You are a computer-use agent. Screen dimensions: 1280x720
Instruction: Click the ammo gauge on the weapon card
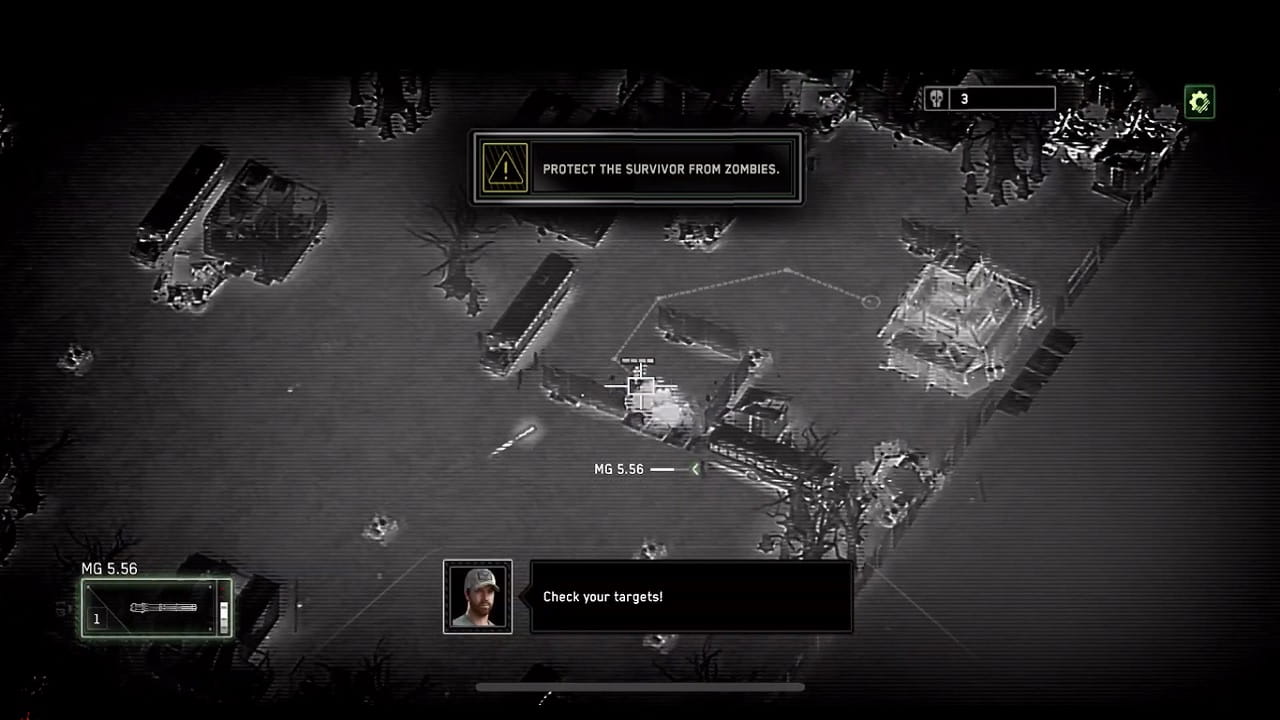[x=223, y=616]
